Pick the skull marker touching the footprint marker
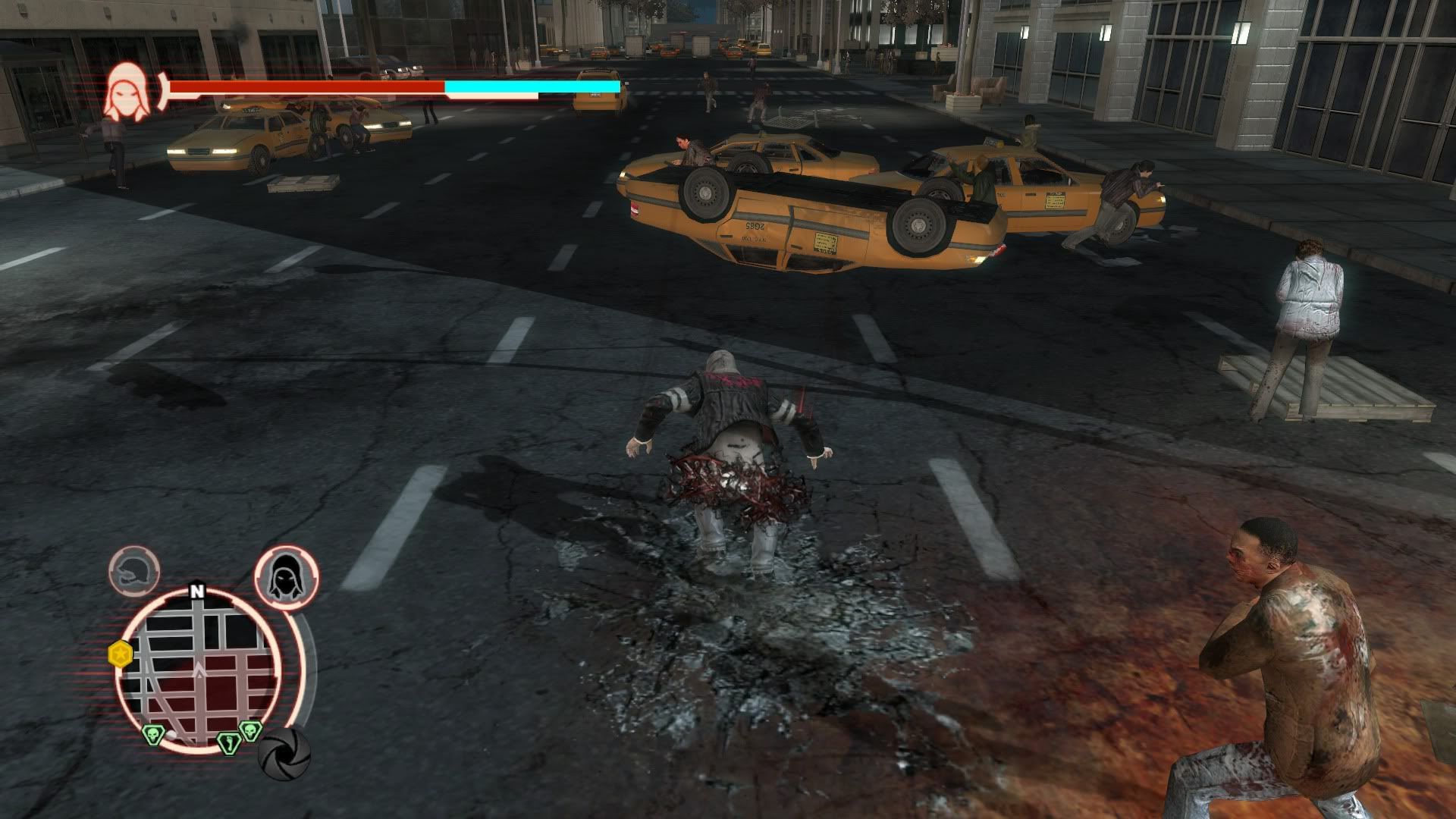The height and width of the screenshot is (819, 1456). click(x=249, y=730)
